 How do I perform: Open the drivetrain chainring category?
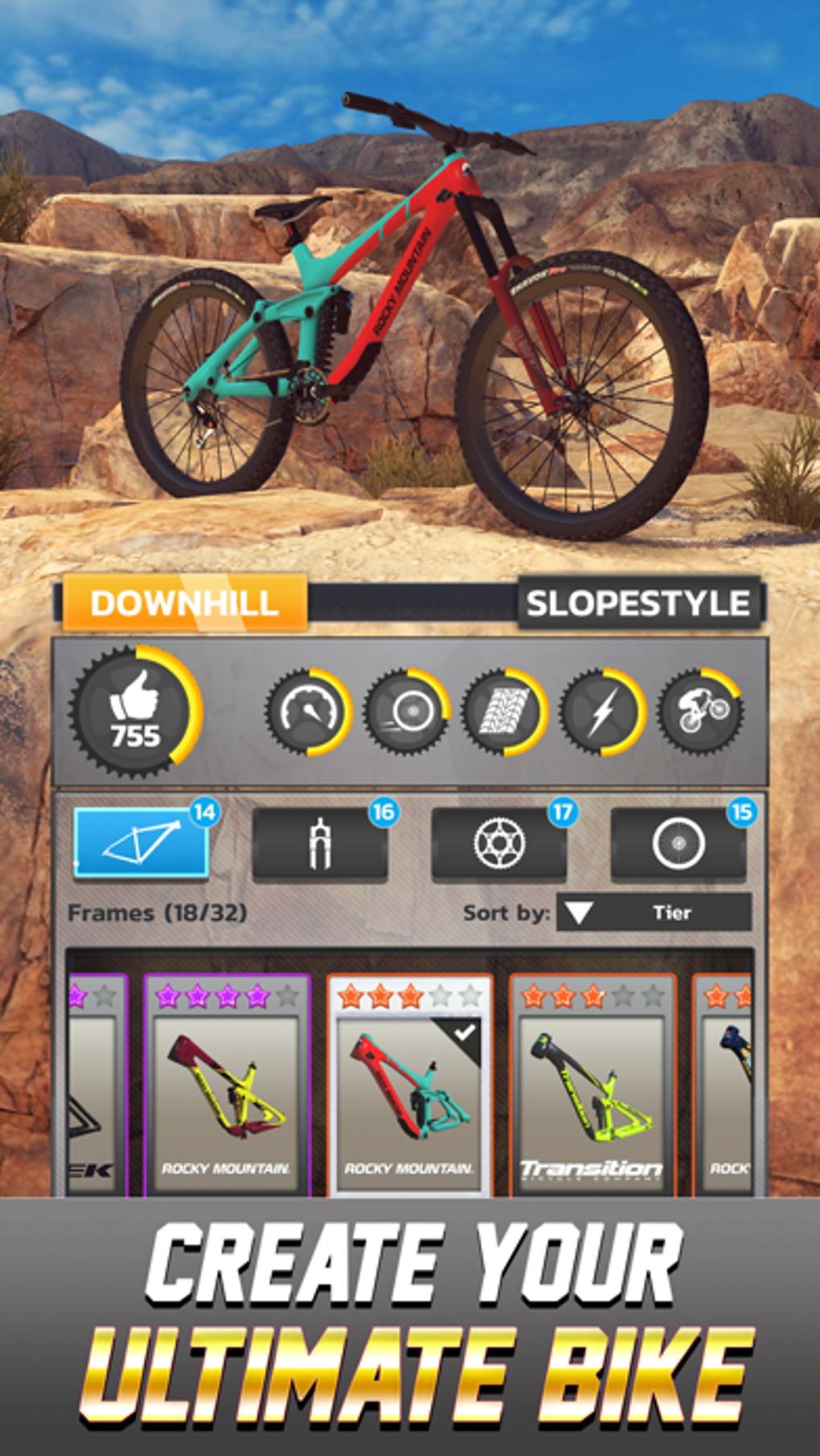[499, 843]
